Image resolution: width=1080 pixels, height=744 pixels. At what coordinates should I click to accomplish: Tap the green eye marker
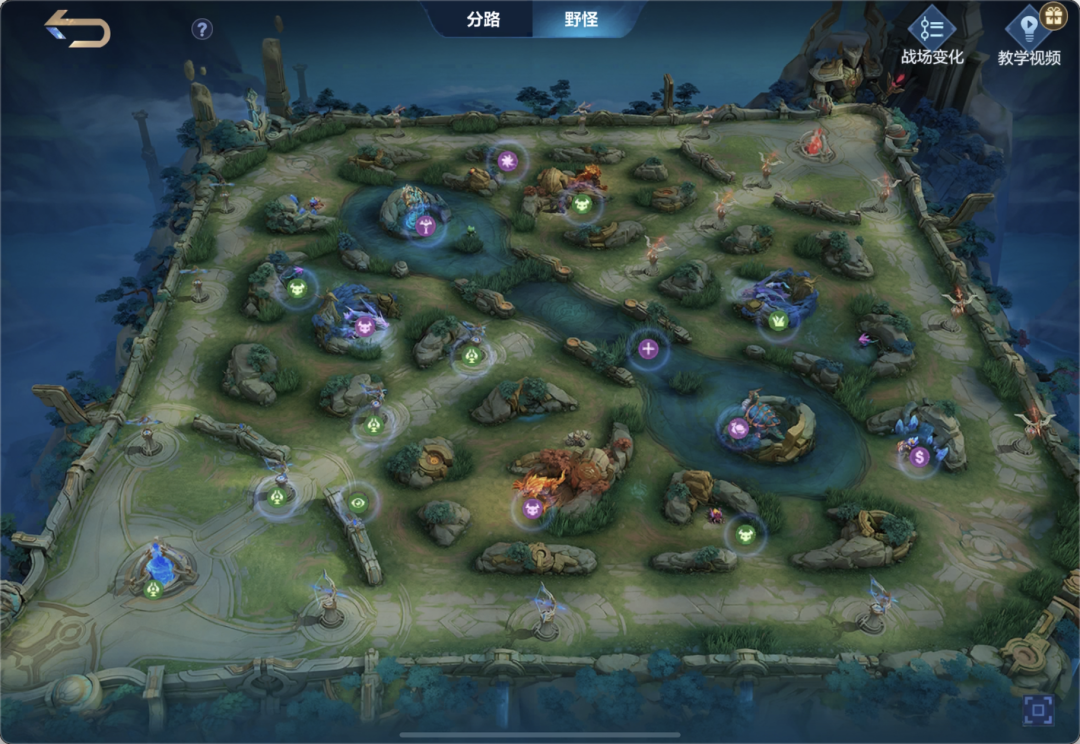tap(358, 502)
